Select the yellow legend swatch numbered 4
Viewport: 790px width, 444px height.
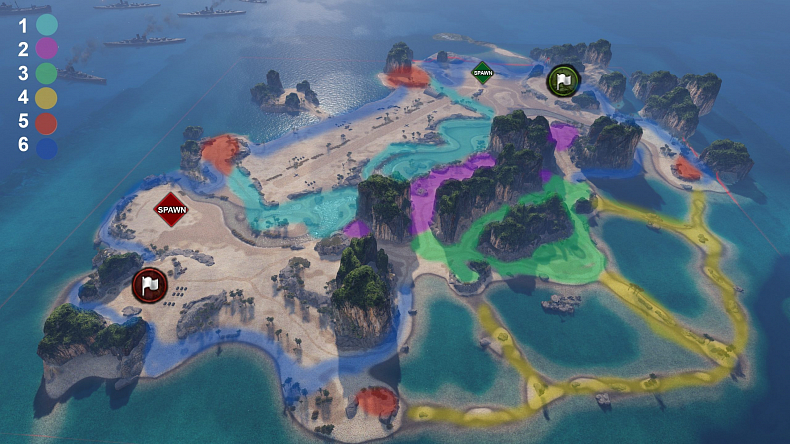(x=46, y=99)
